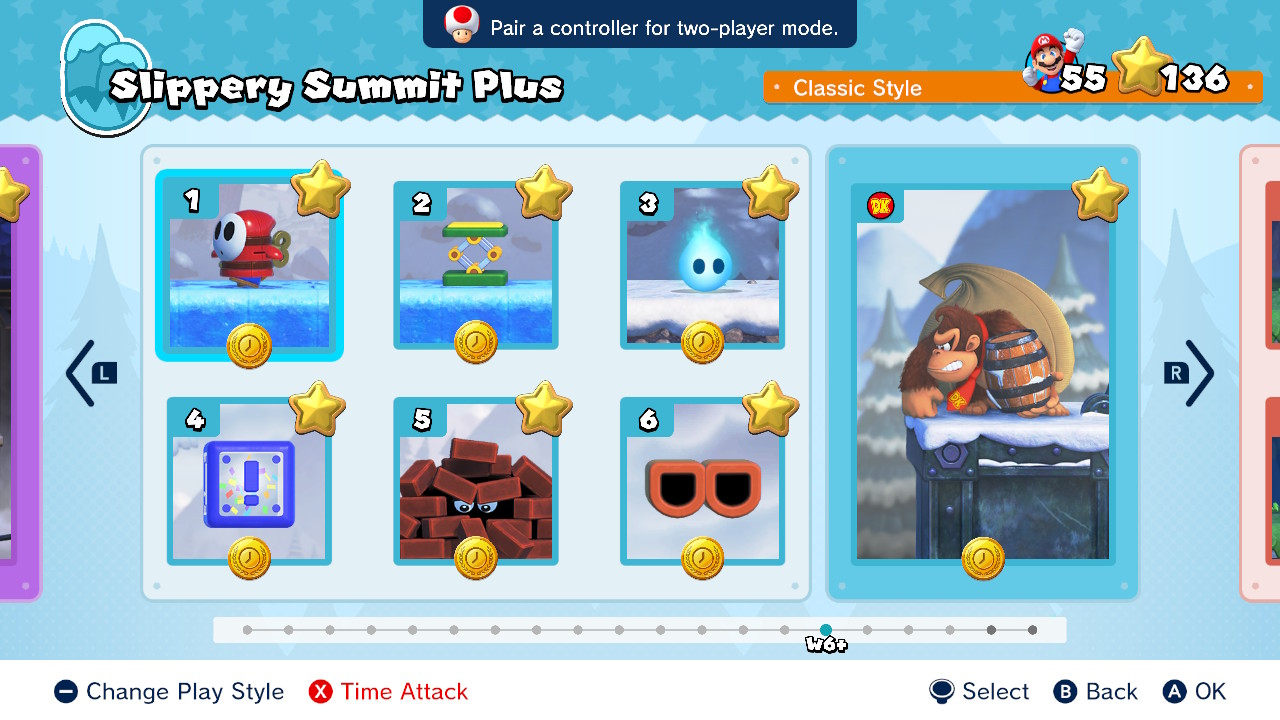Click a dot on the world progress track
Viewport: 1280px width, 720px height.
click(453, 631)
